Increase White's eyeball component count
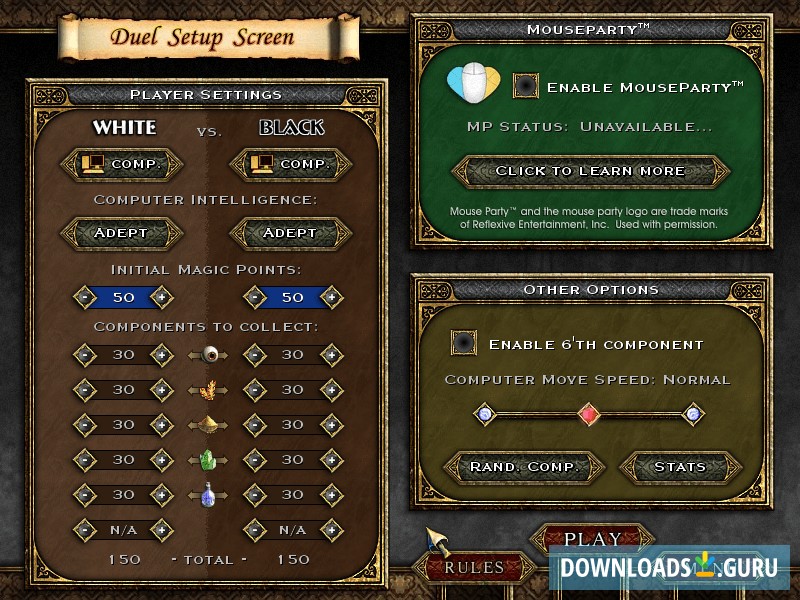 click(160, 354)
